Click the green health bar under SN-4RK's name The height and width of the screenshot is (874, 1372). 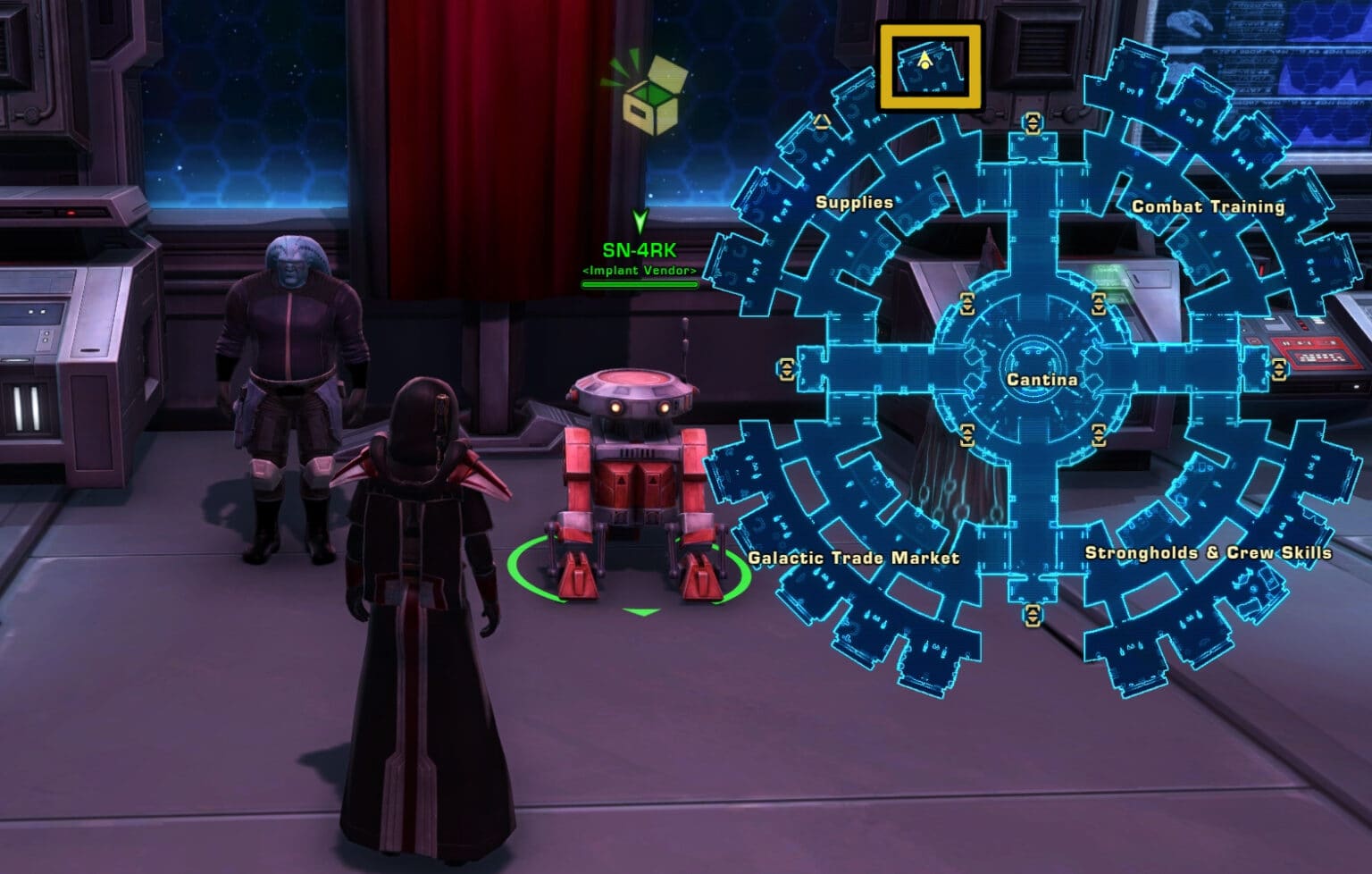(x=640, y=283)
